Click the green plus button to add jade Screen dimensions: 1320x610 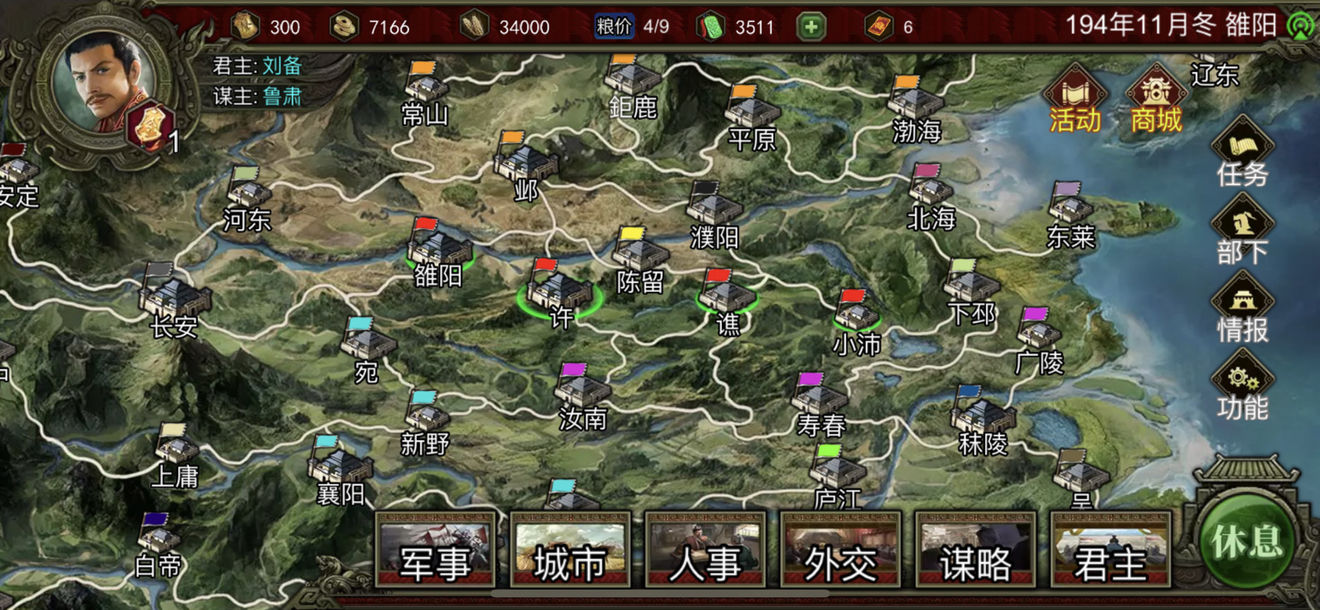811,26
